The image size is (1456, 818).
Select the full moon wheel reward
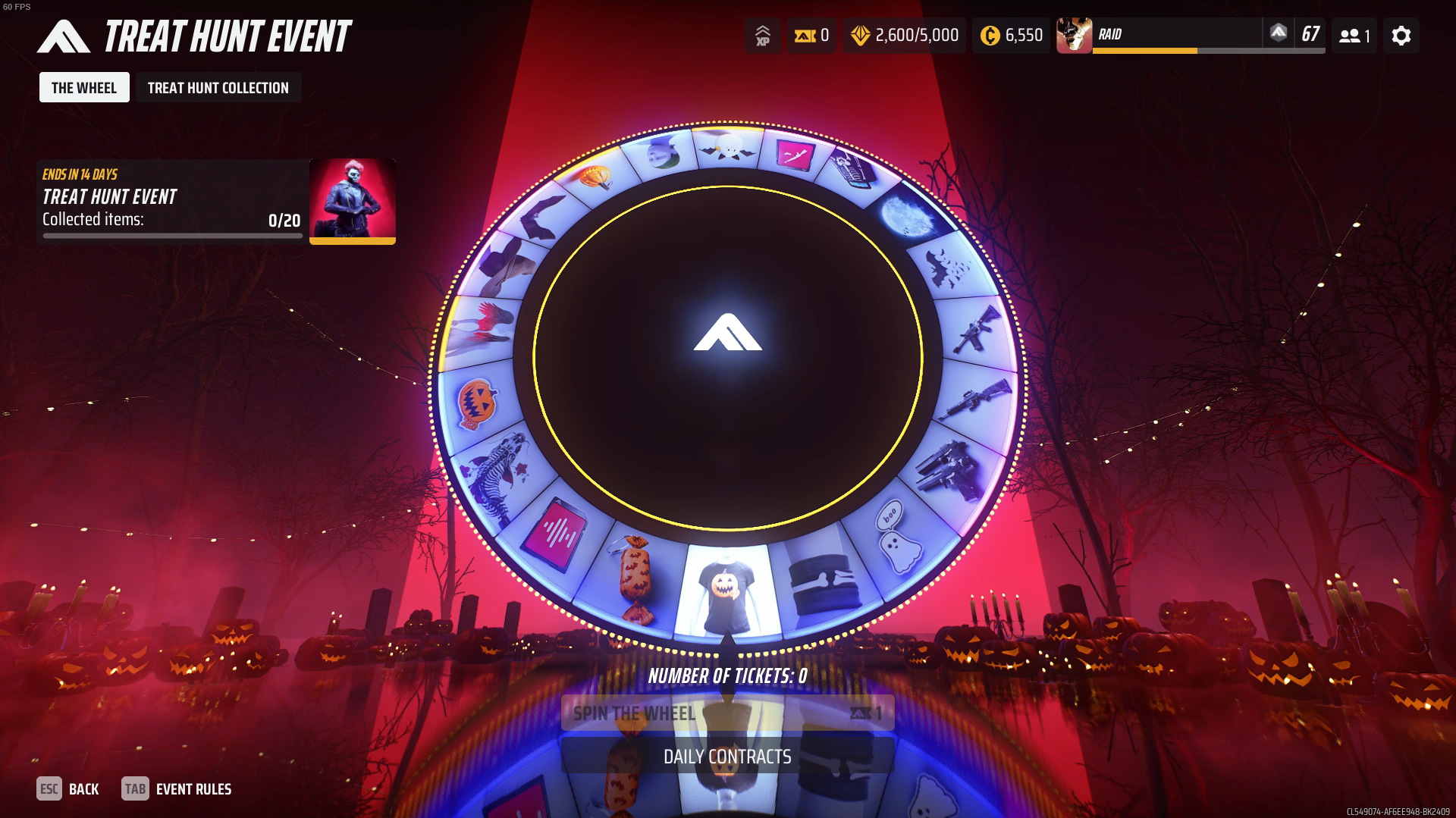click(x=908, y=215)
